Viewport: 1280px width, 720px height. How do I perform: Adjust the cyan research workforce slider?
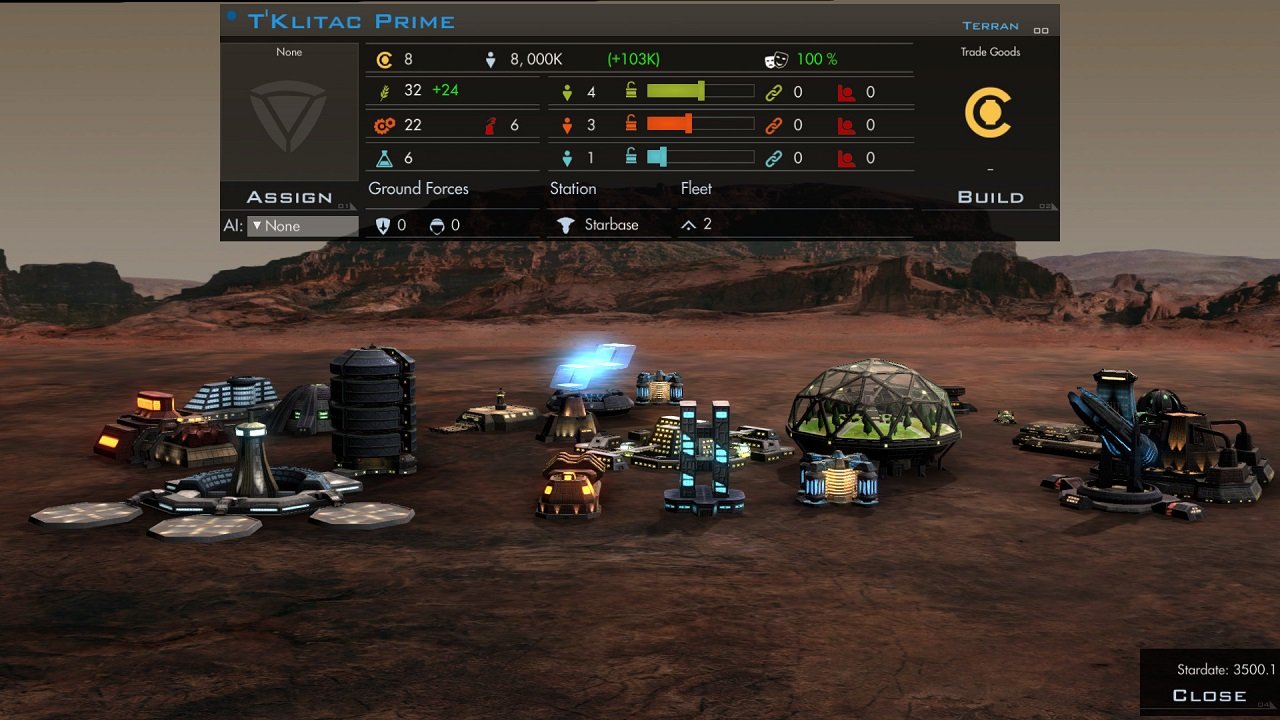click(661, 158)
